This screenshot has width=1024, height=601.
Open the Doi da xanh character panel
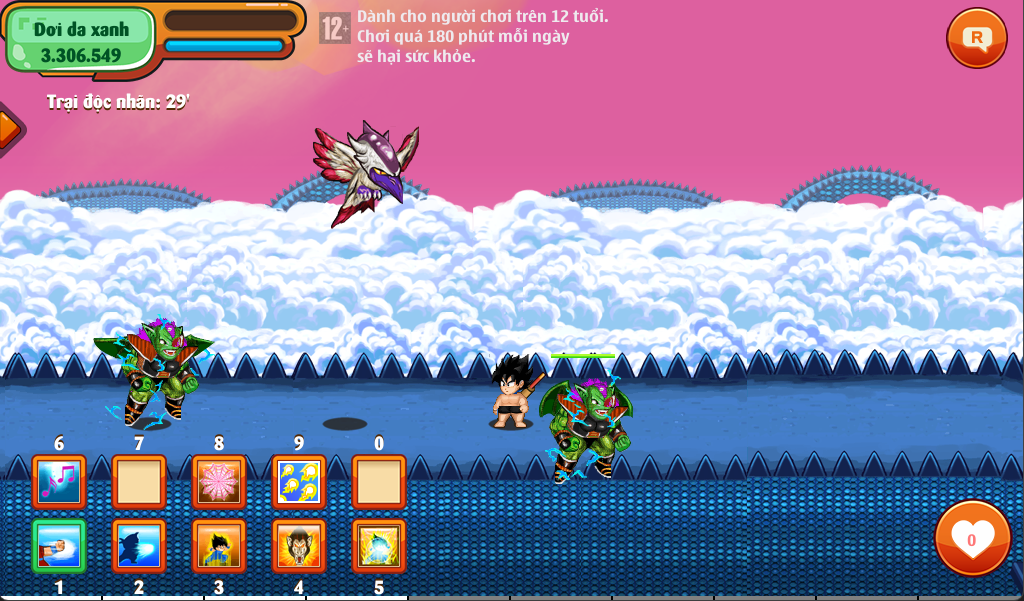coord(81,40)
